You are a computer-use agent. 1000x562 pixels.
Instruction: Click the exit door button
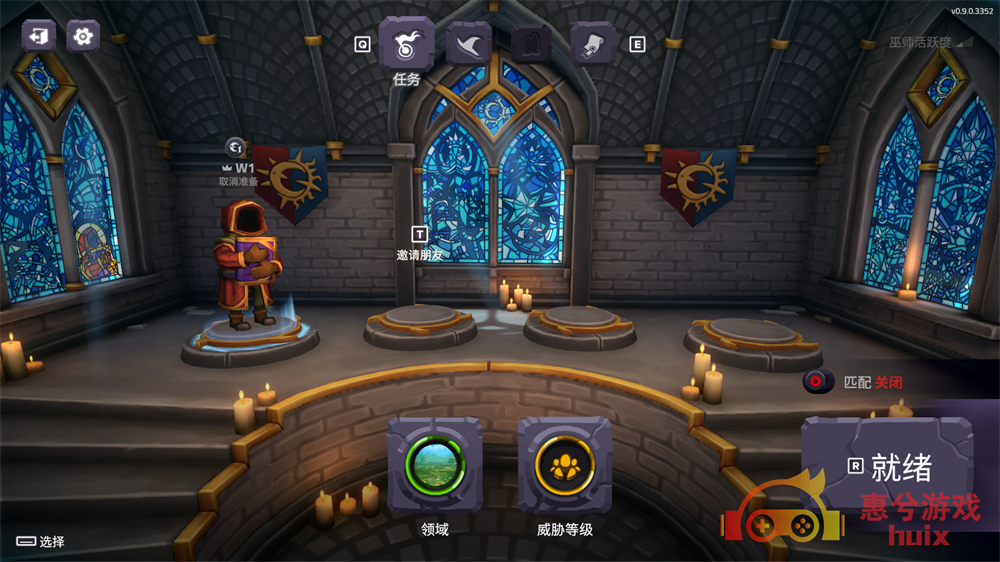(39, 36)
